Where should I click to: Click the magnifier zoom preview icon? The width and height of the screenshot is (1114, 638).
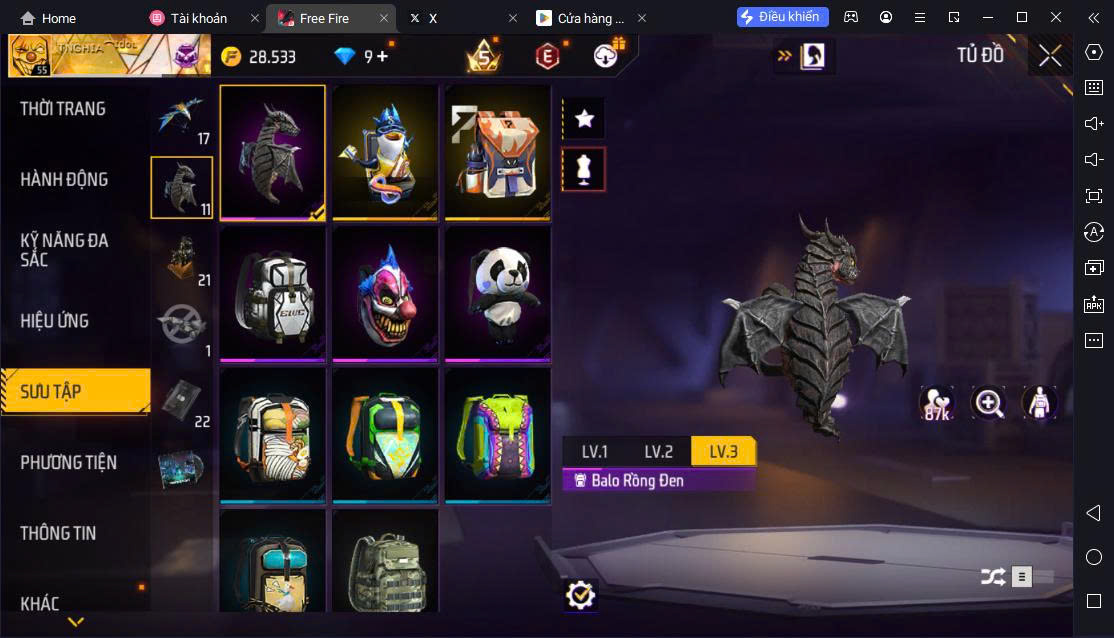coord(989,403)
